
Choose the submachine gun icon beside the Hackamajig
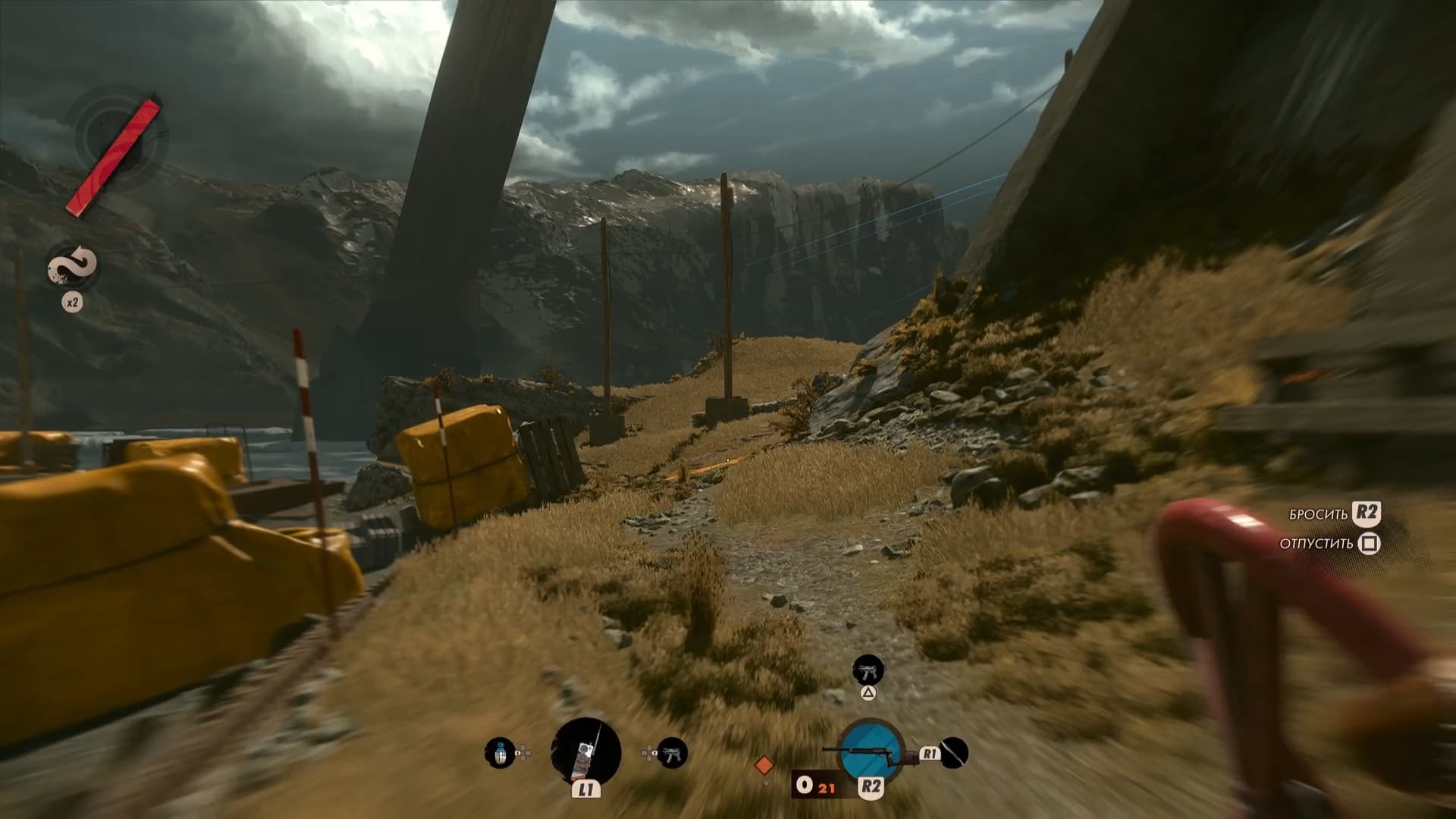(672, 753)
